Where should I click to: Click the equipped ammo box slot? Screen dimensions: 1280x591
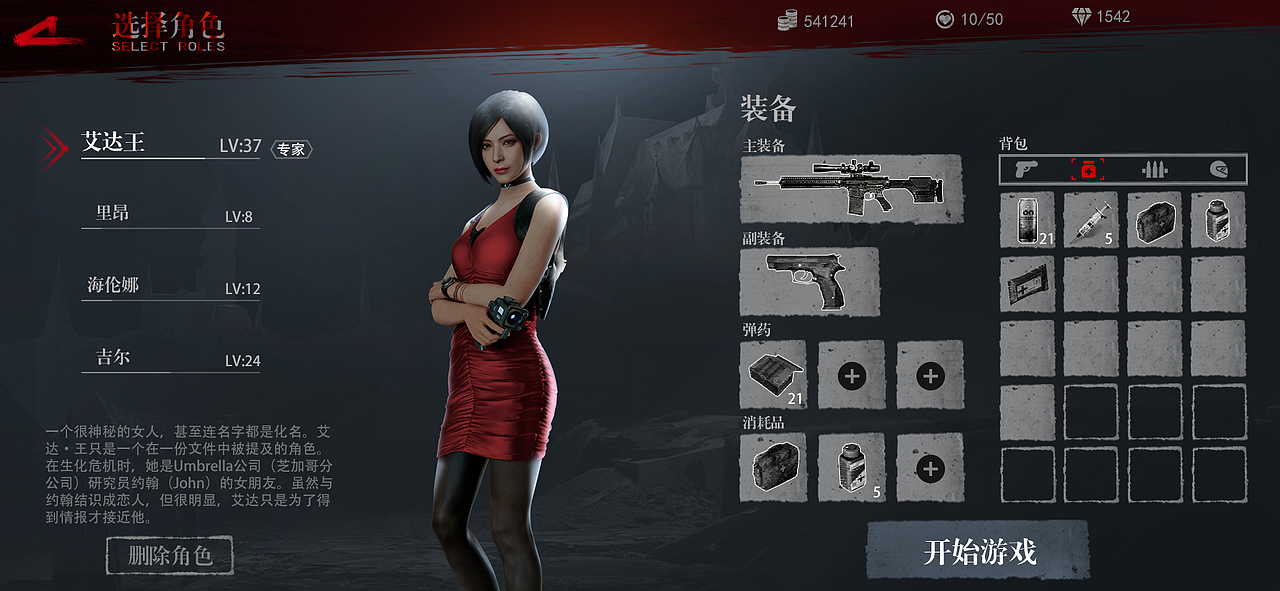pos(773,375)
